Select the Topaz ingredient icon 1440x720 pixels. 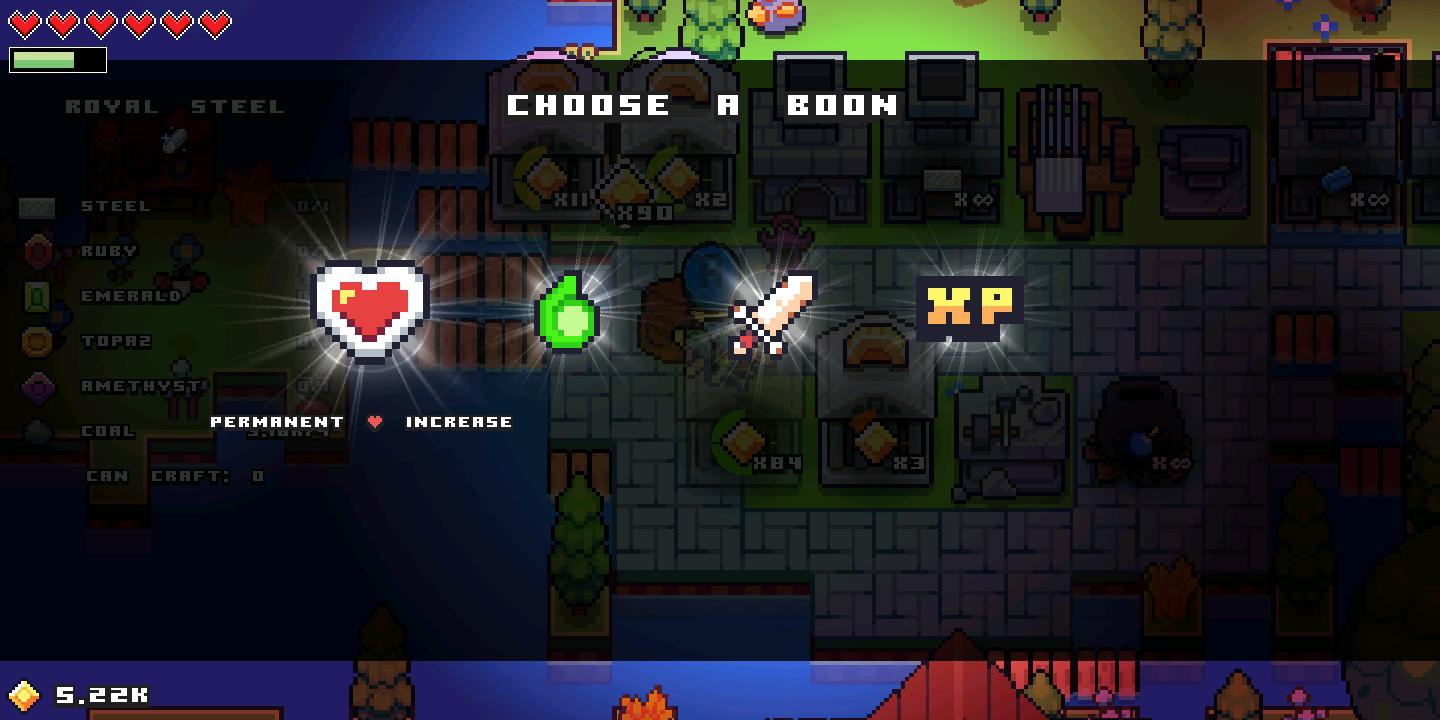(x=38, y=341)
